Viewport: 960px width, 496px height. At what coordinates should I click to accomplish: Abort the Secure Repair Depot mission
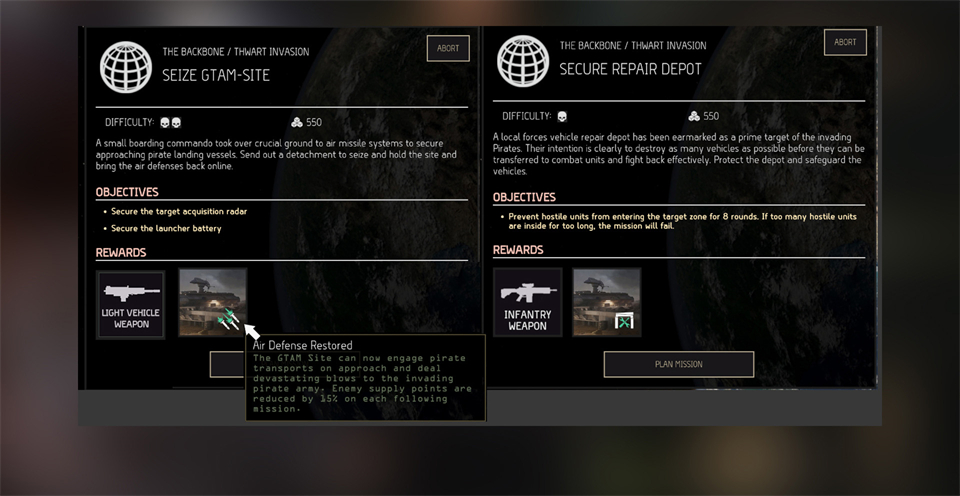pyautogui.click(x=845, y=42)
